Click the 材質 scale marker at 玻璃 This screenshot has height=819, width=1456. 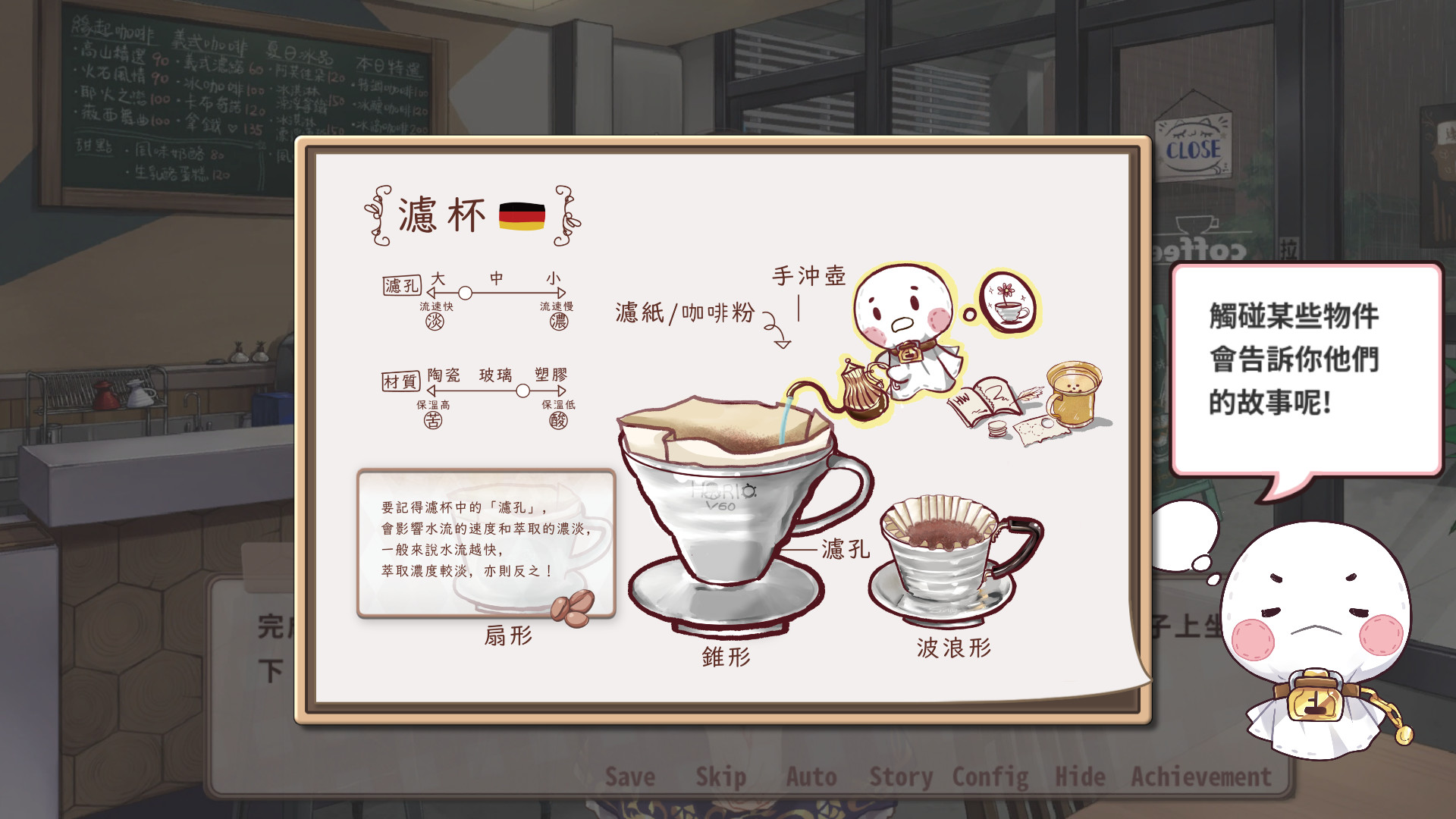(522, 391)
